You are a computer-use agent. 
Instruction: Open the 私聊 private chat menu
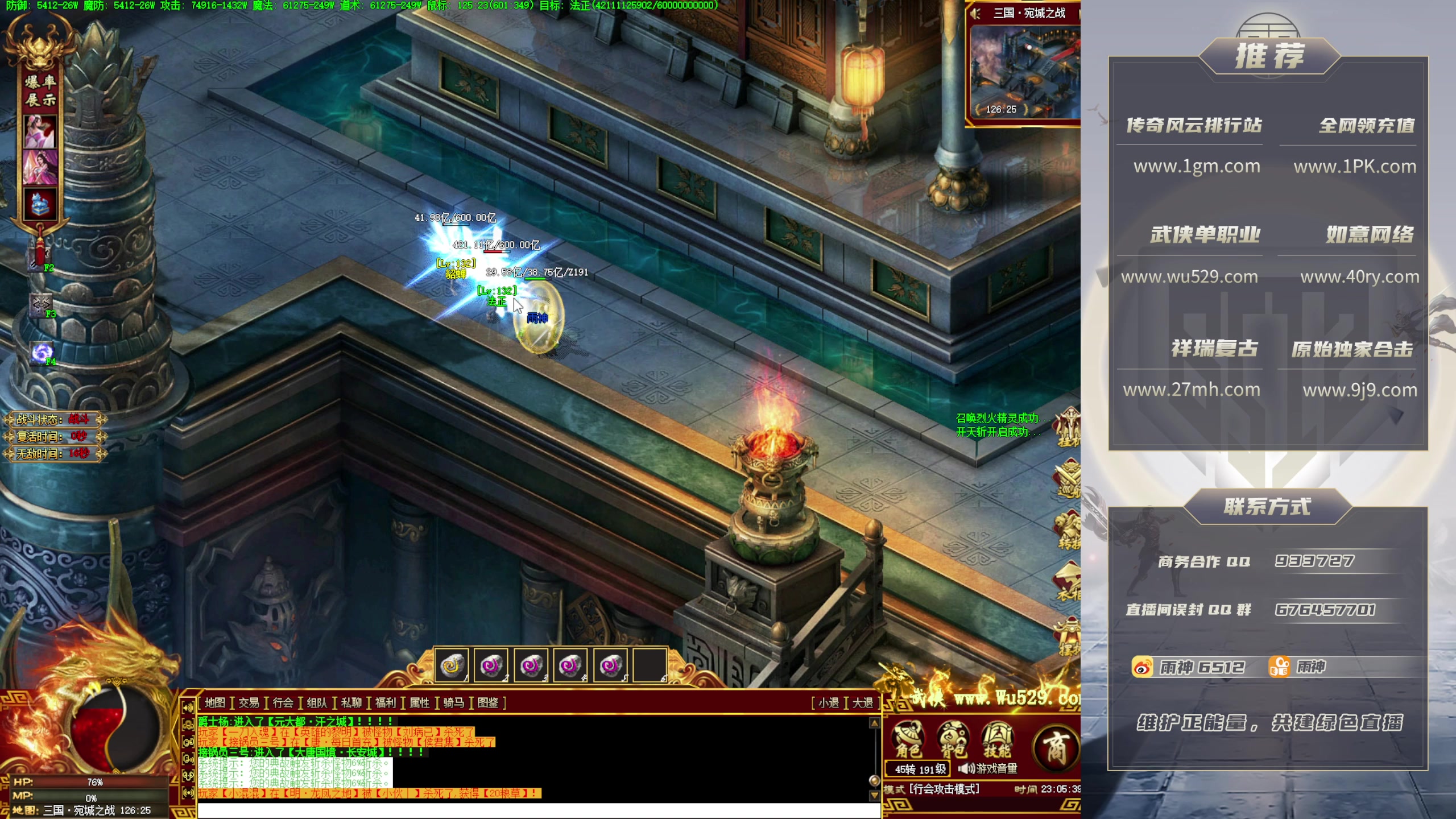[x=351, y=703]
